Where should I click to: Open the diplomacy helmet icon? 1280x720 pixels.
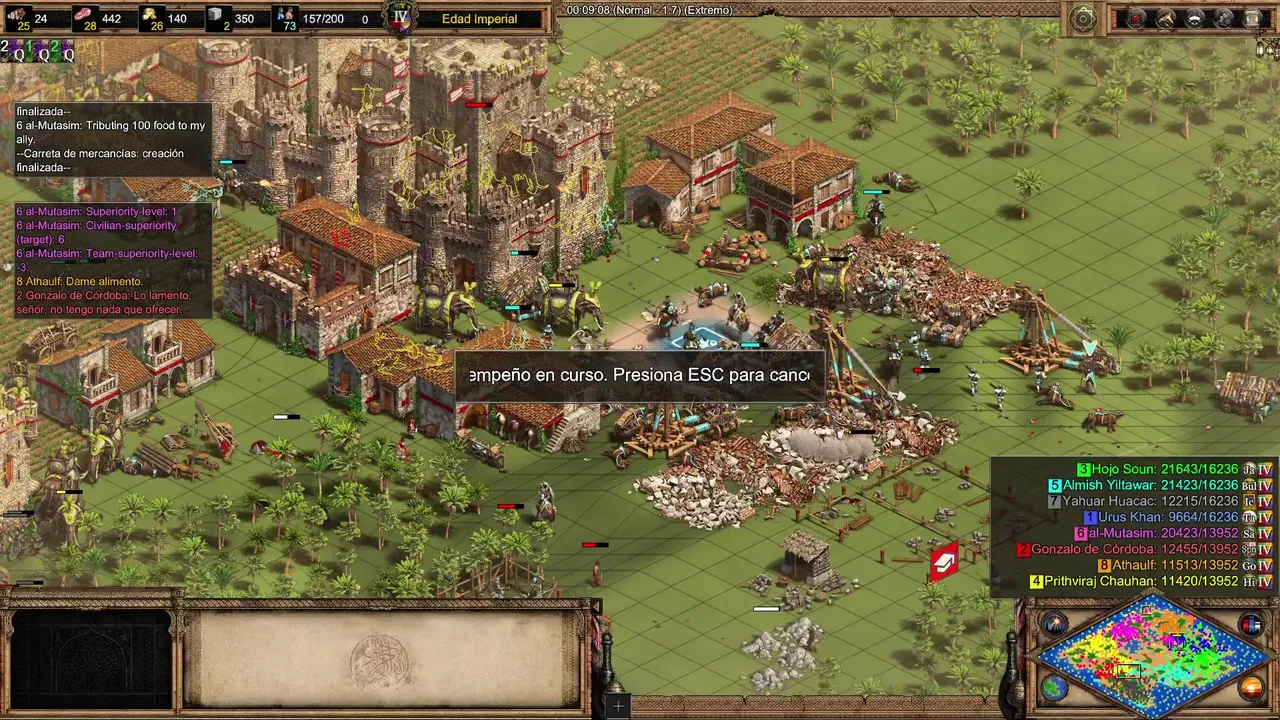pos(1194,18)
